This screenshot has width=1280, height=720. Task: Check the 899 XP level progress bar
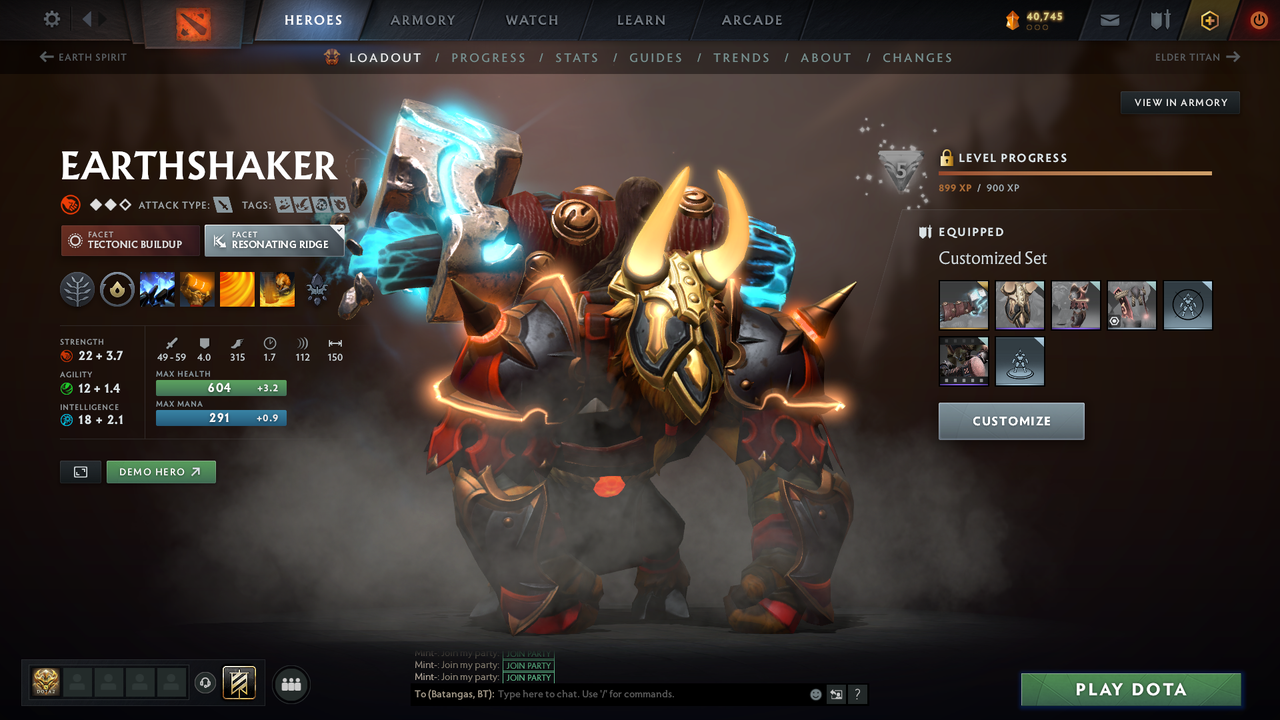(1075, 172)
